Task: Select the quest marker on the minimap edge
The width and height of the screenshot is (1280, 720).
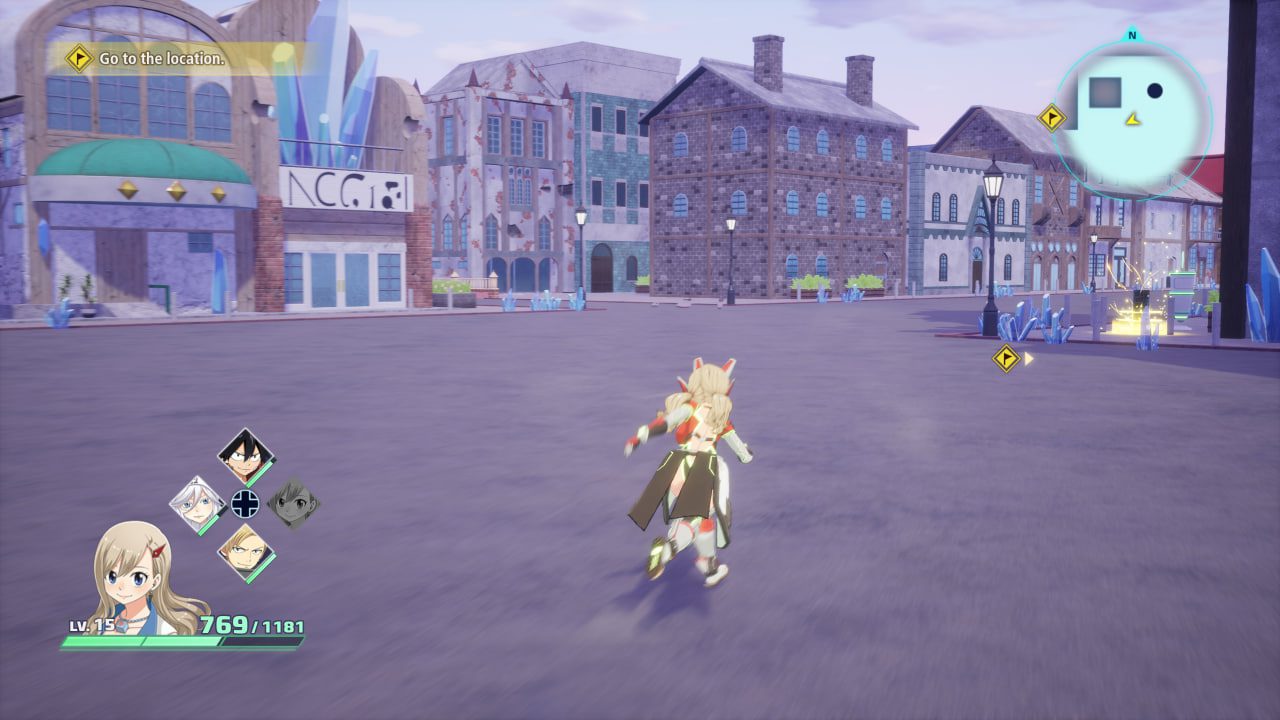Action: pos(1051,118)
